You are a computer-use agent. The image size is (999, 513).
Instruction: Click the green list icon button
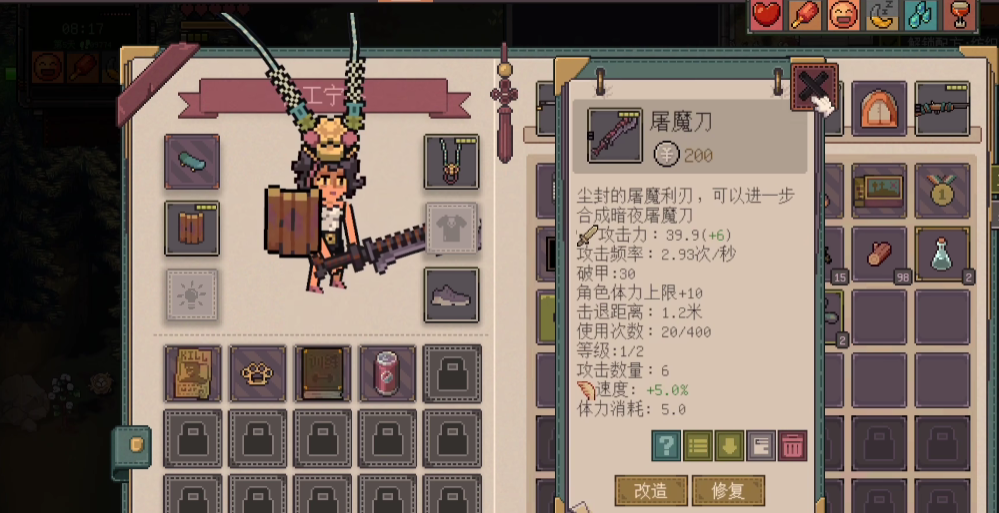coord(697,446)
